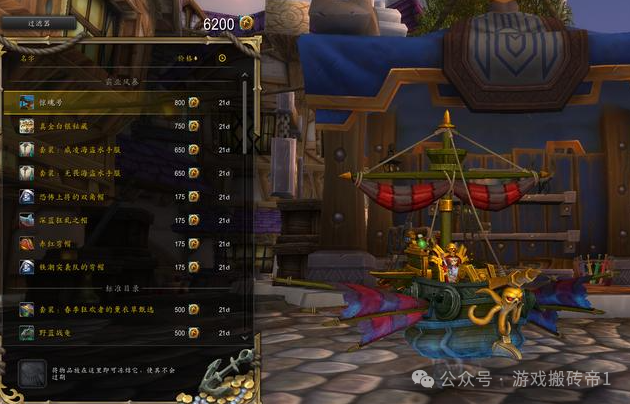630x404 pixels.
Task: Select the 惊魂号 ship mount row
Action: [x=120, y=102]
